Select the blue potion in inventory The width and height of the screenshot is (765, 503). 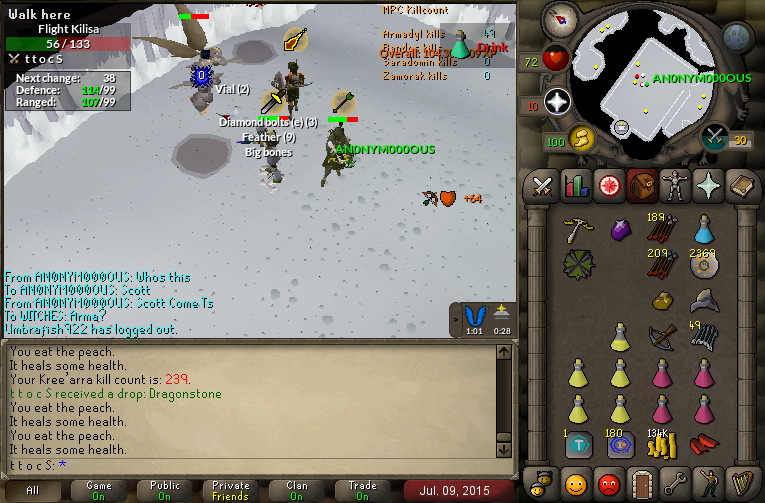tap(703, 230)
